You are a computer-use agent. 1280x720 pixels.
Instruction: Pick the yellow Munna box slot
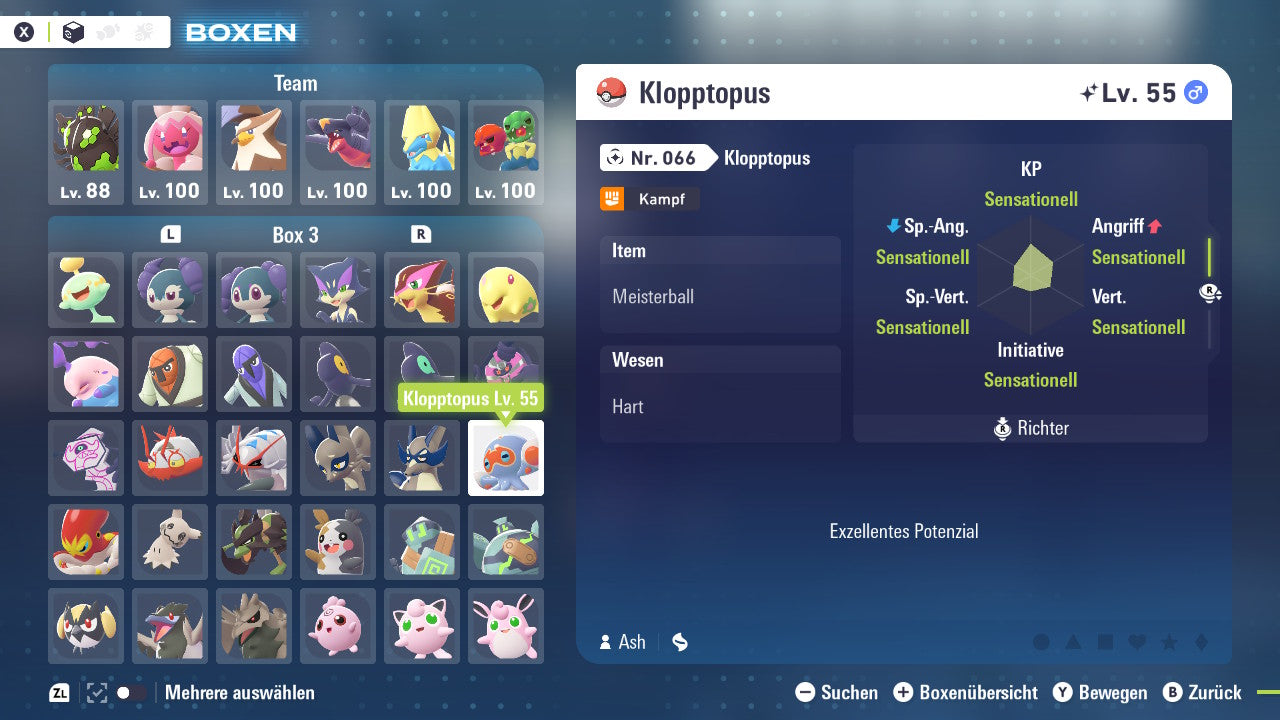(x=506, y=290)
